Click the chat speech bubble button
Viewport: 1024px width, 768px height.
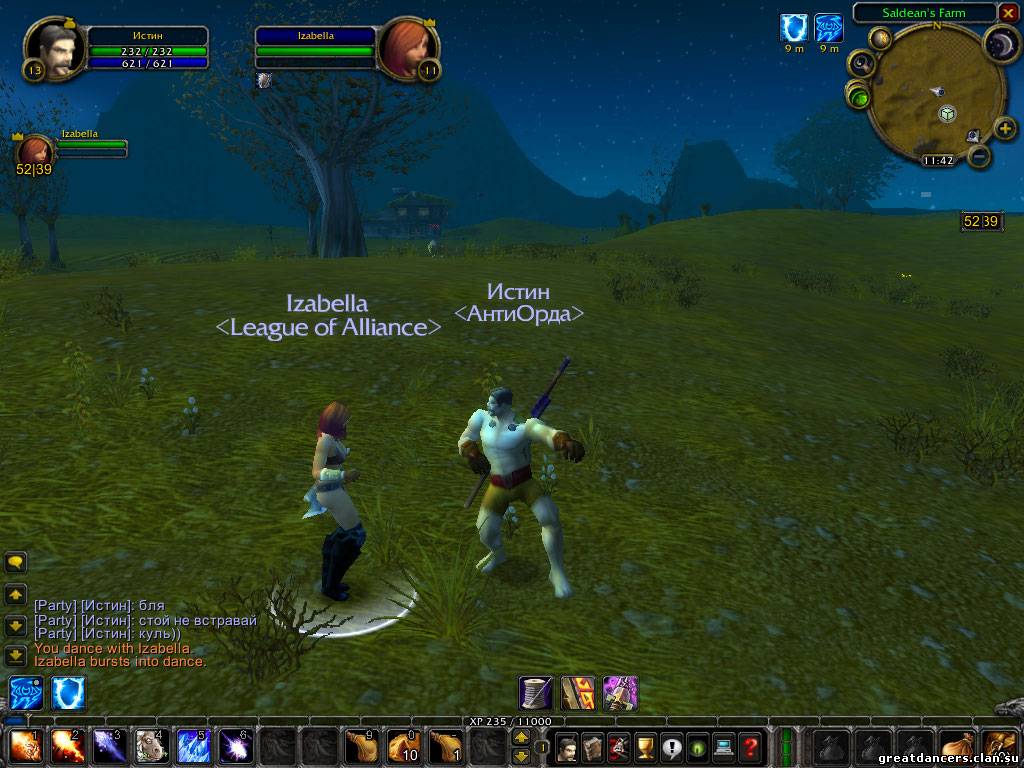point(15,563)
